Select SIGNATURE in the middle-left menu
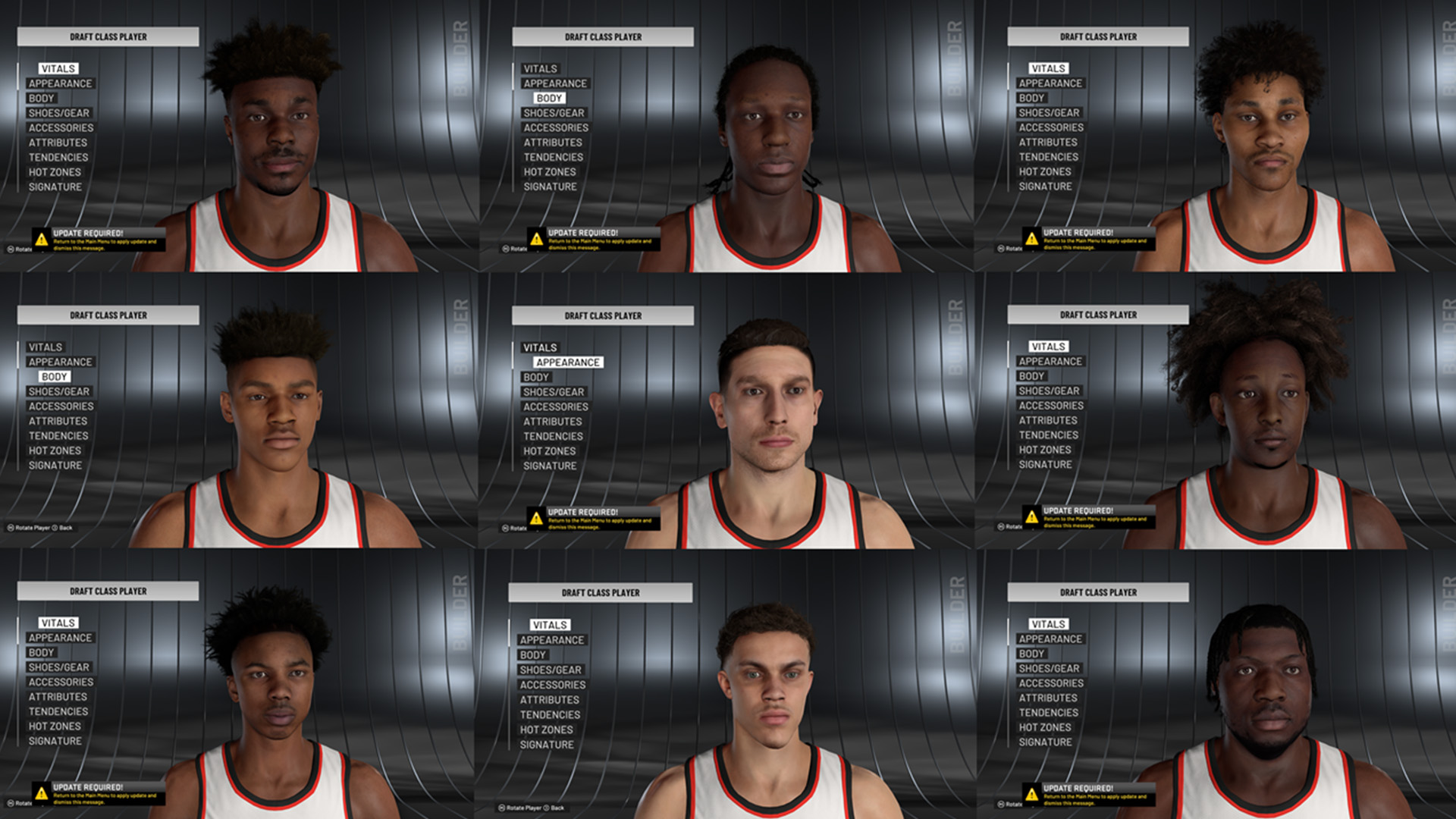 (55, 465)
